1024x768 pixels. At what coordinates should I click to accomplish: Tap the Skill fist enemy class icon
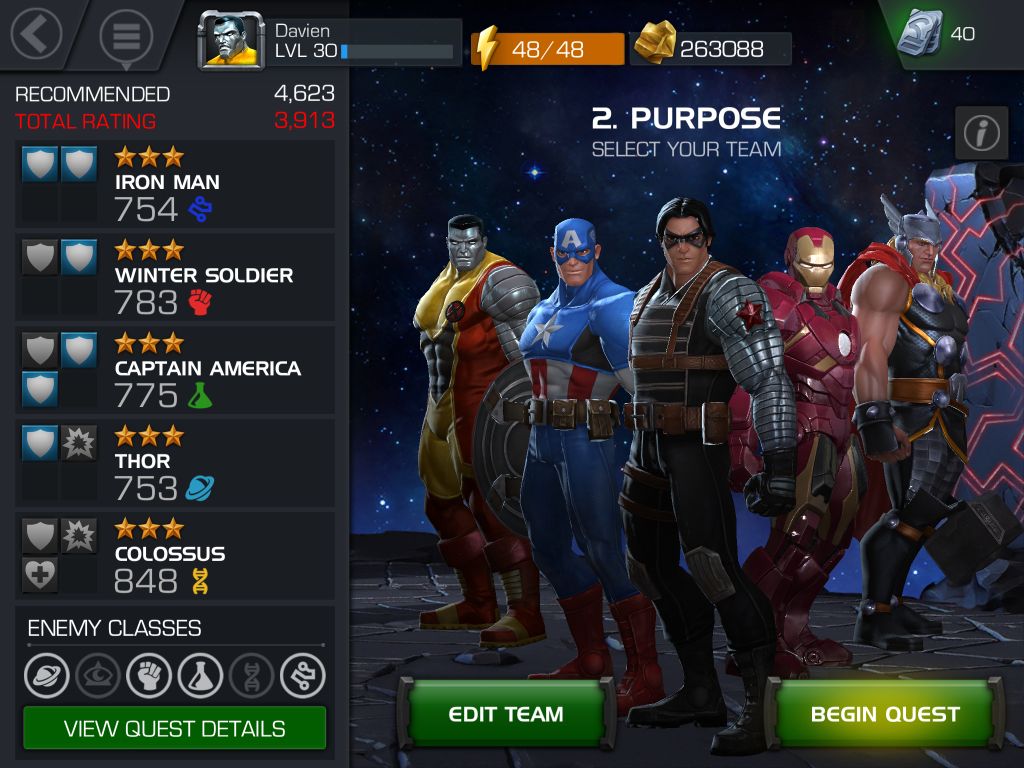pyautogui.click(x=149, y=676)
